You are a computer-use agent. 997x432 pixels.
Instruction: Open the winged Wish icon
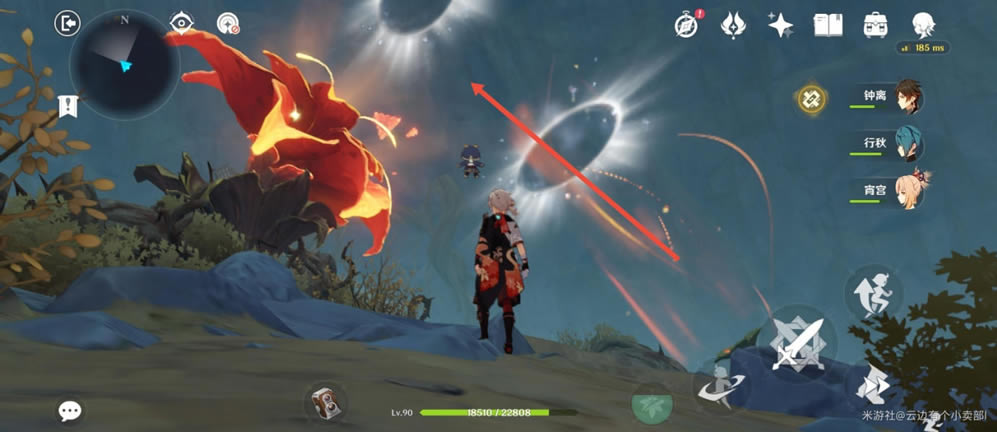(x=734, y=24)
